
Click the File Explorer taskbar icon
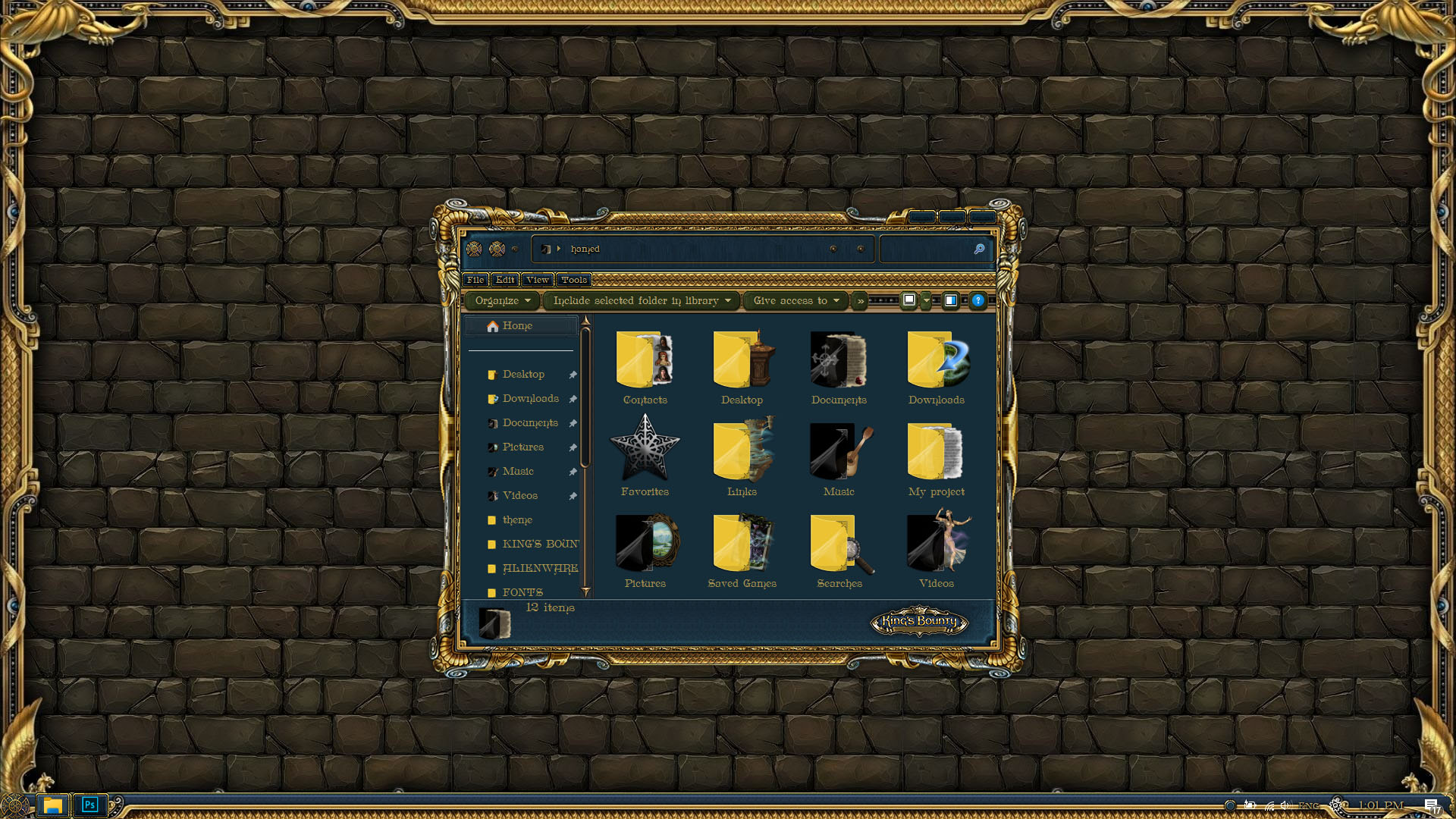tap(52, 805)
